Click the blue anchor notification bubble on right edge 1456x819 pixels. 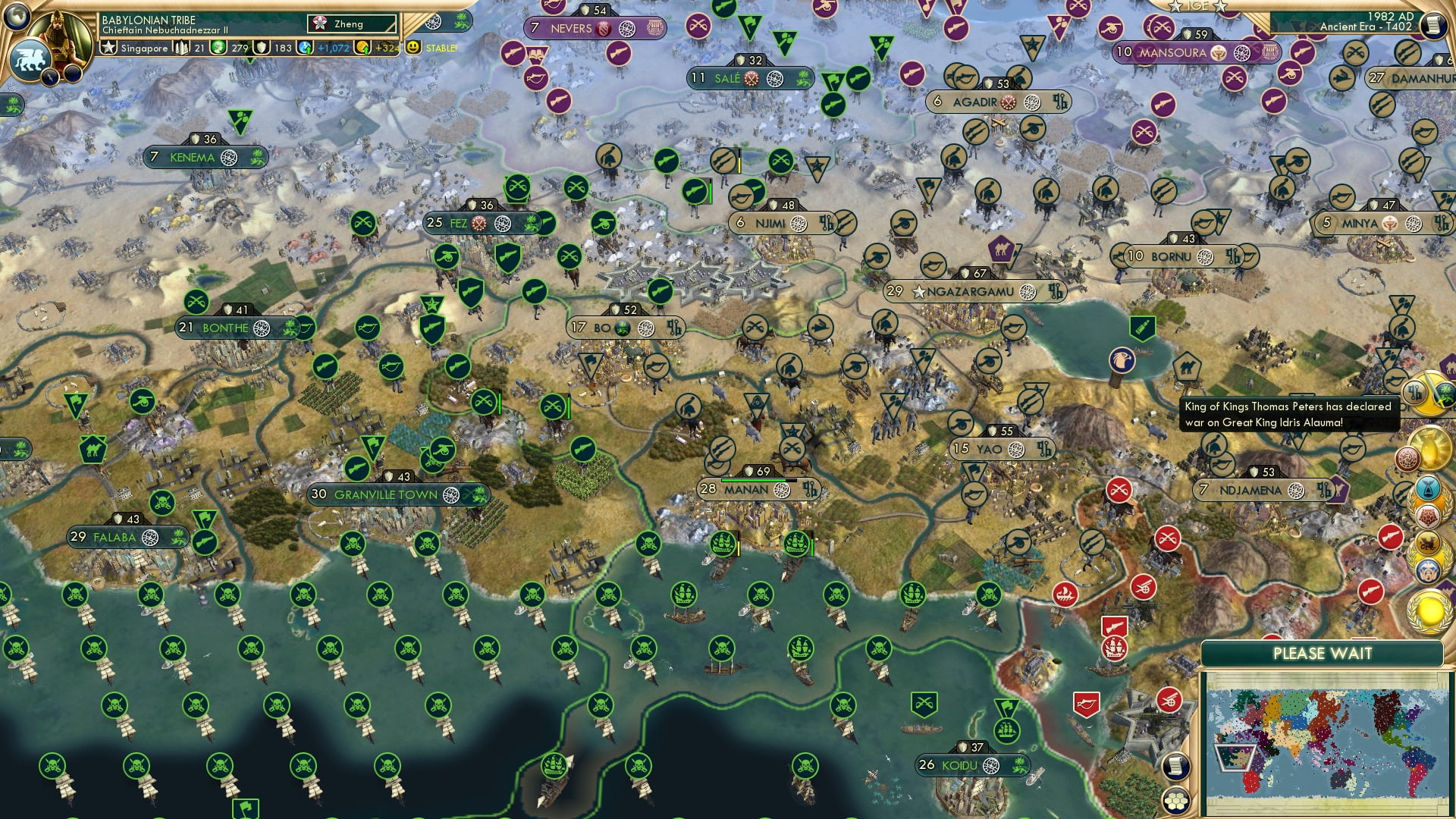coord(1429,488)
